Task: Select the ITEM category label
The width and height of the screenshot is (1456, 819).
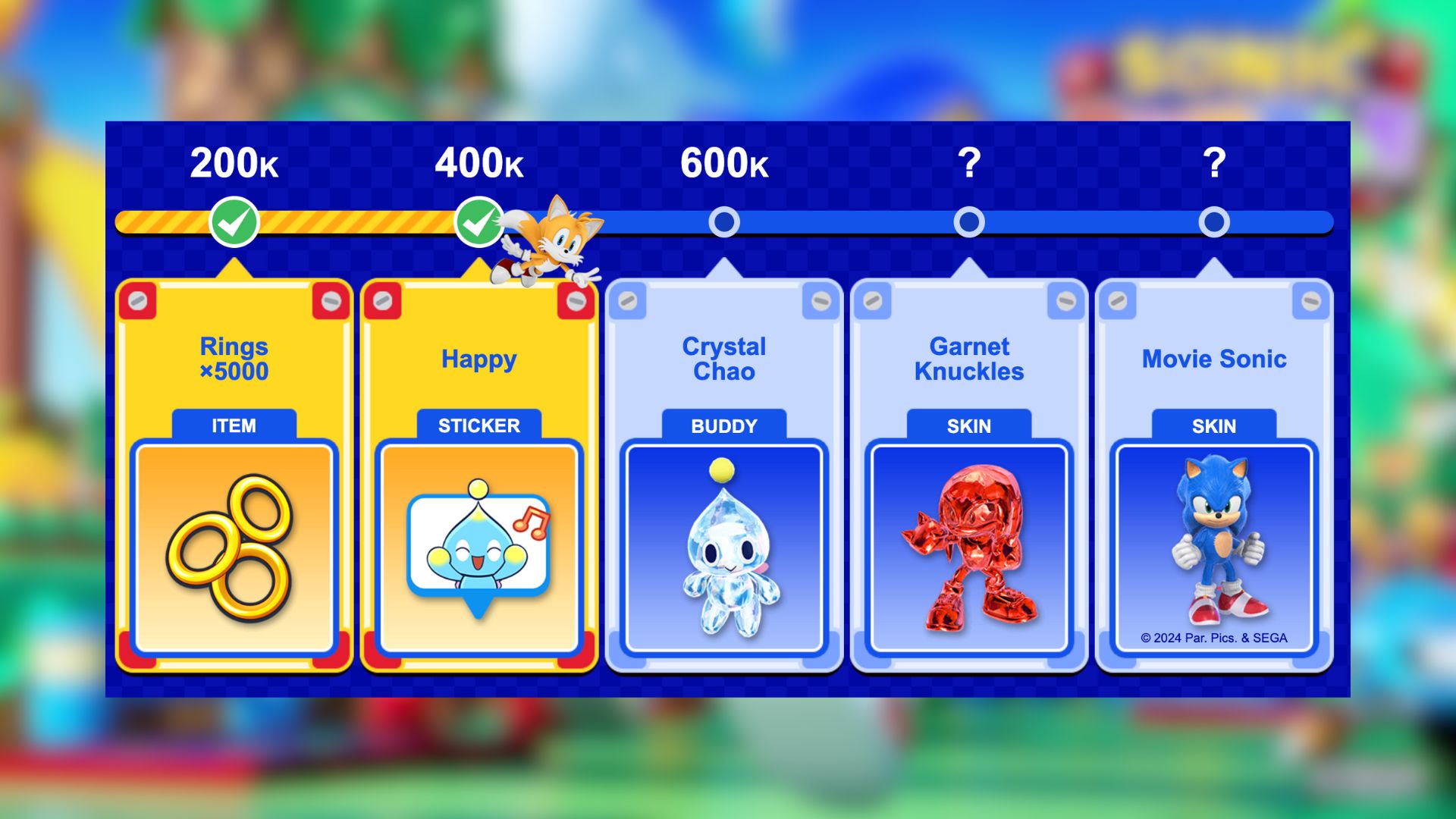Action: pyautogui.click(x=232, y=425)
